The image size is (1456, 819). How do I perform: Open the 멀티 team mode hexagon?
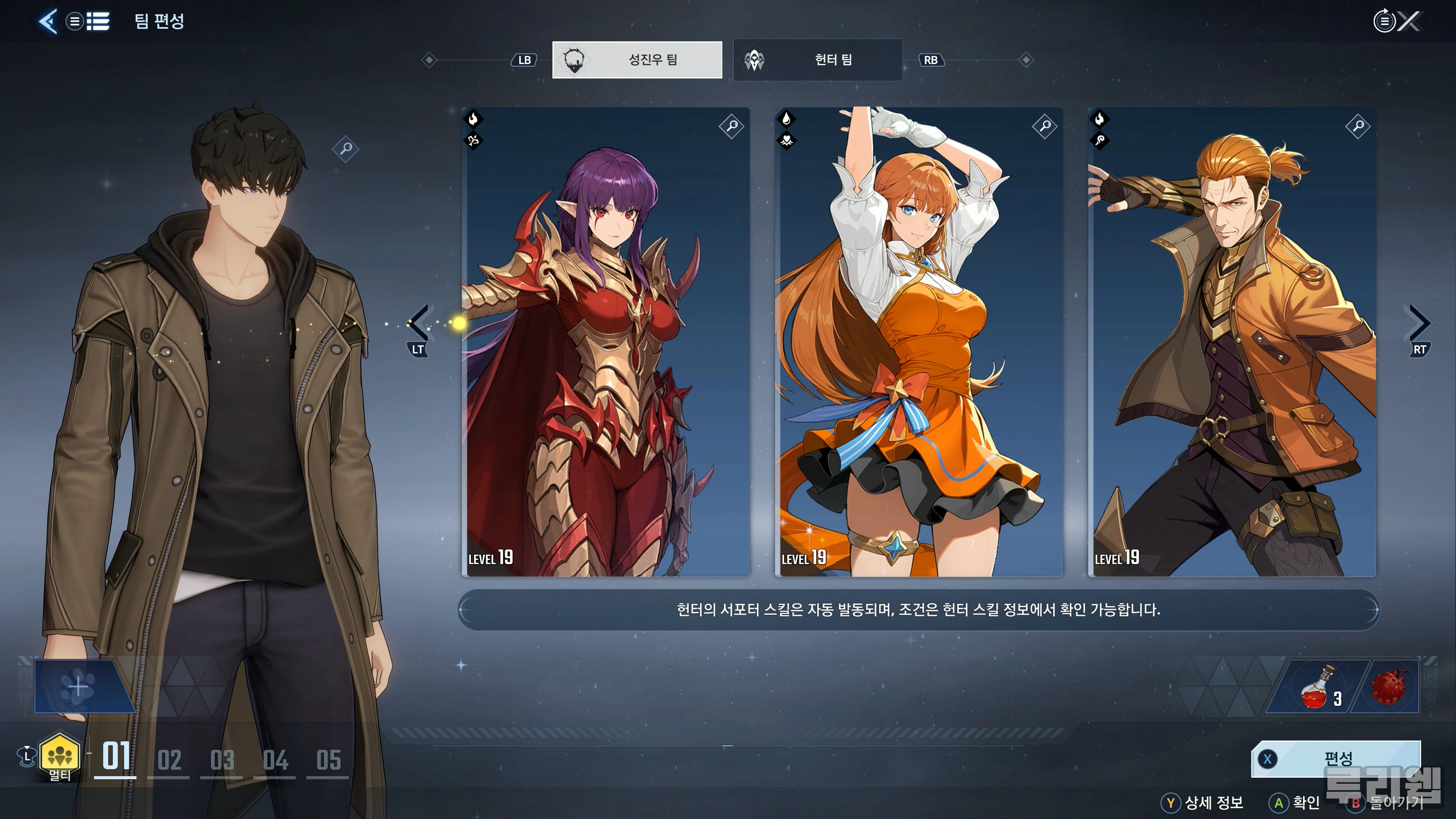(60, 755)
